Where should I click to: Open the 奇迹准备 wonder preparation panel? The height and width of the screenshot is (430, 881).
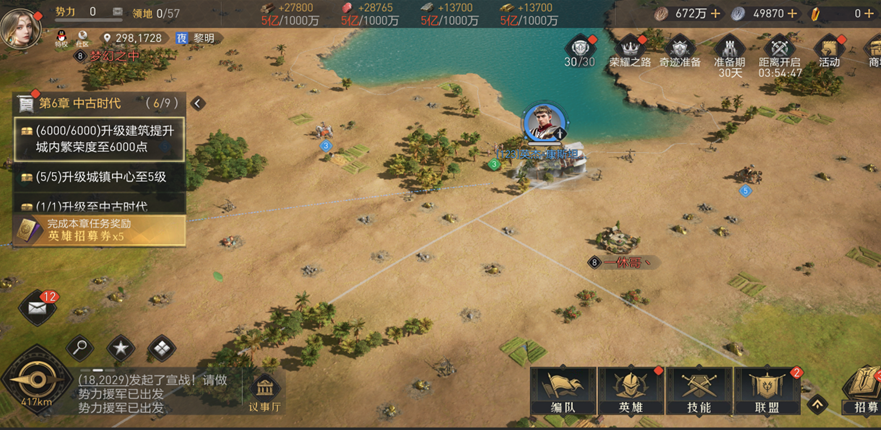[681, 51]
